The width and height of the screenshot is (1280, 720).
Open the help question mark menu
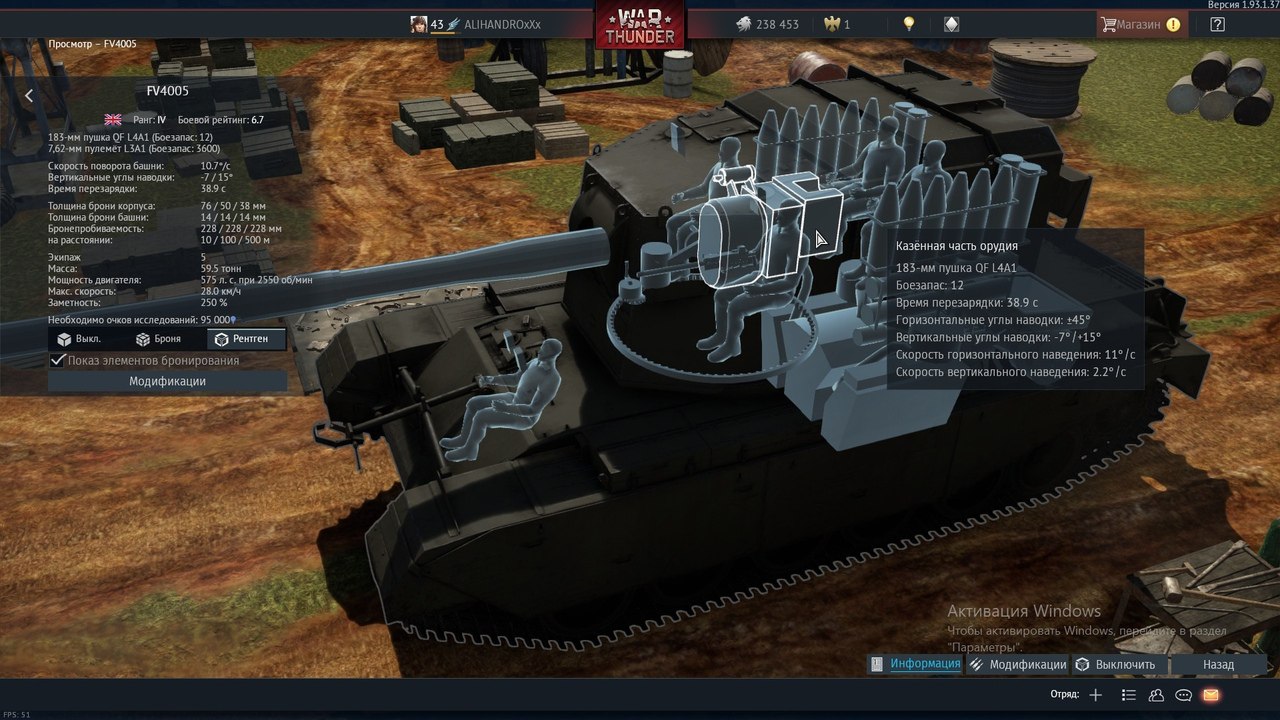(1217, 24)
